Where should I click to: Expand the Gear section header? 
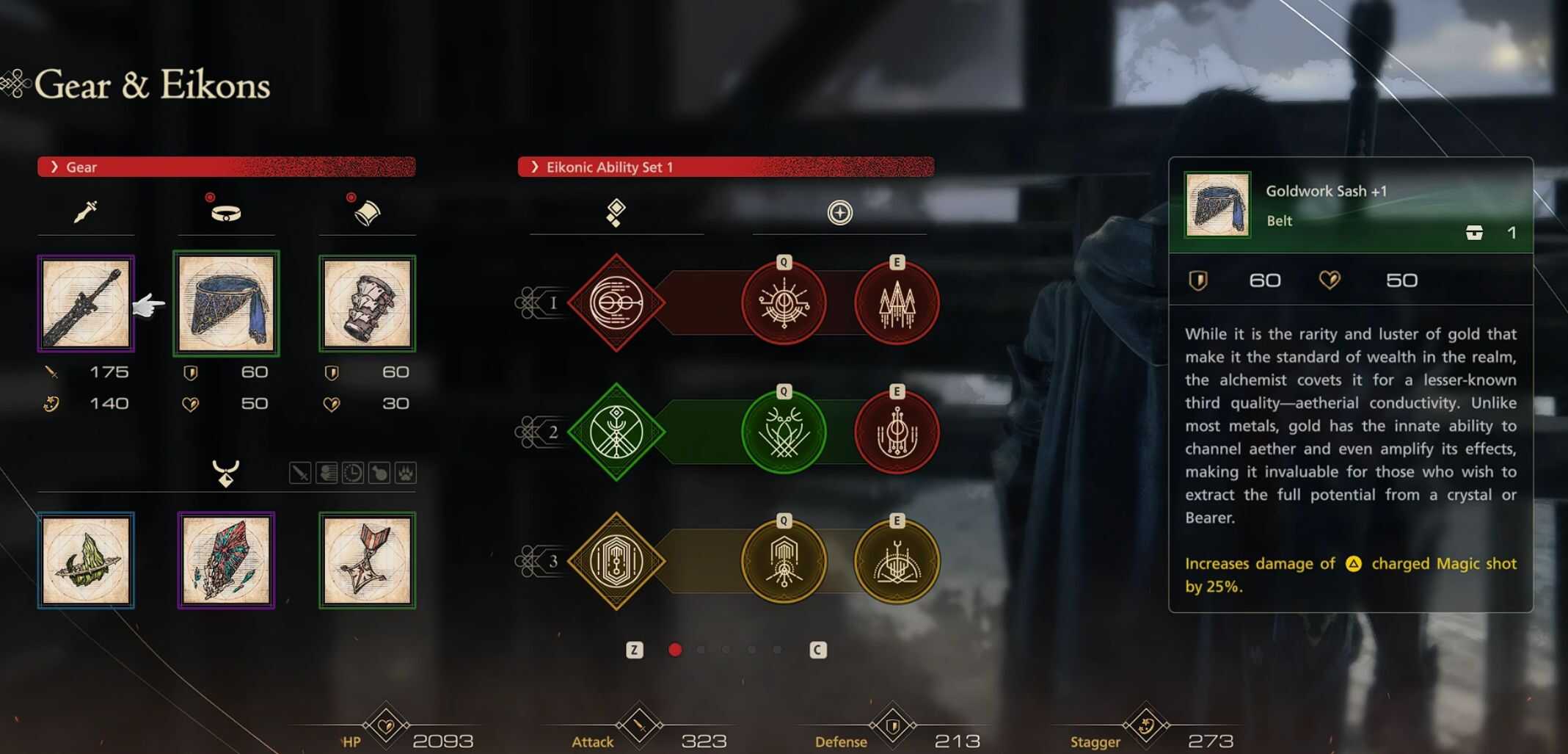226,167
